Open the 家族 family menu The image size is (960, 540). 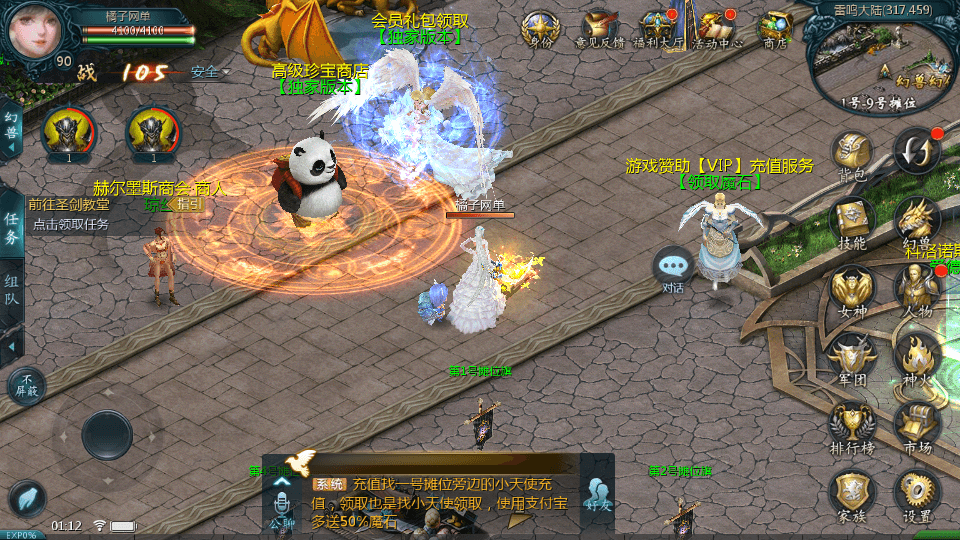point(852,495)
